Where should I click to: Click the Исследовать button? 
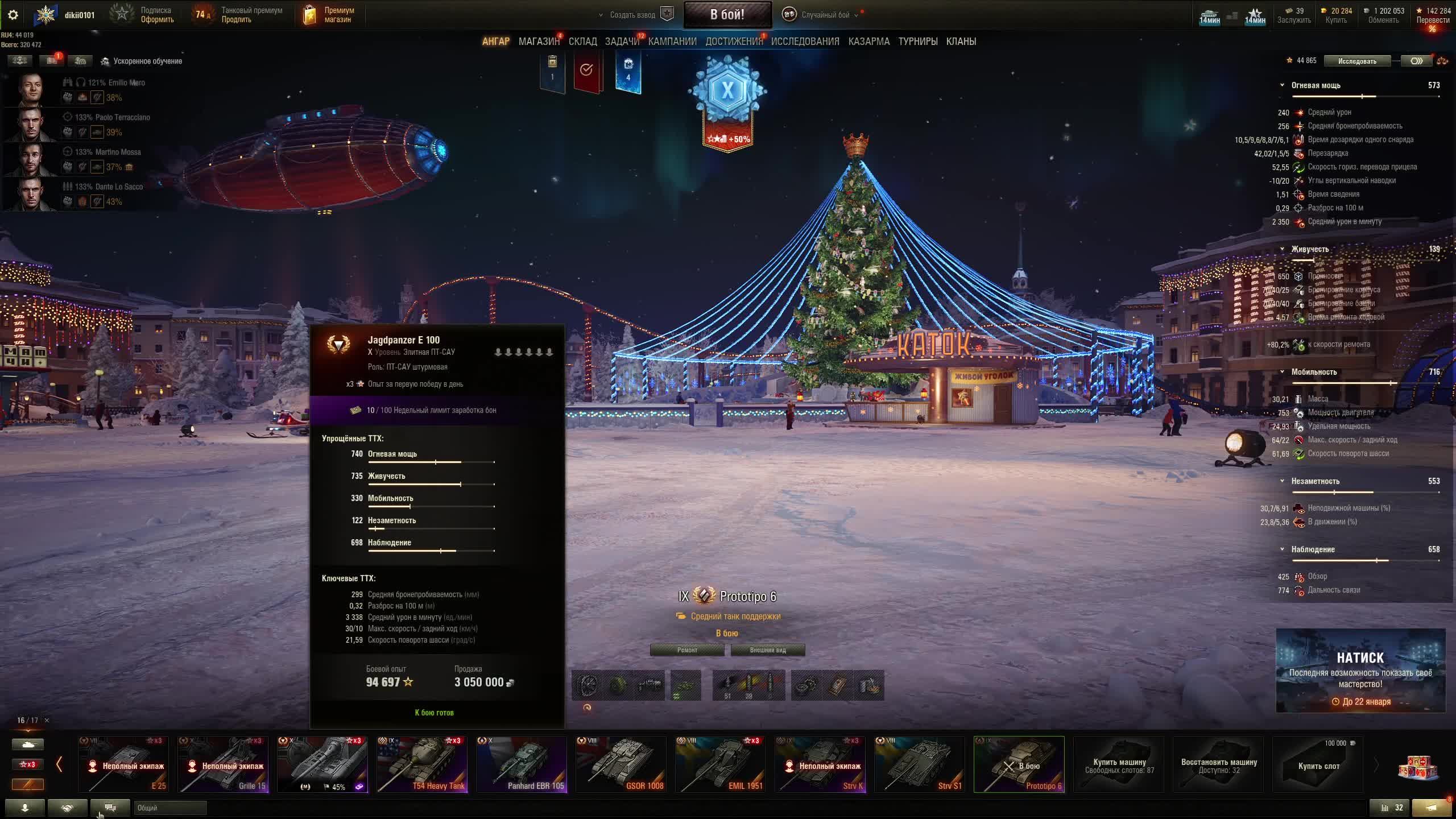coord(1356,61)
